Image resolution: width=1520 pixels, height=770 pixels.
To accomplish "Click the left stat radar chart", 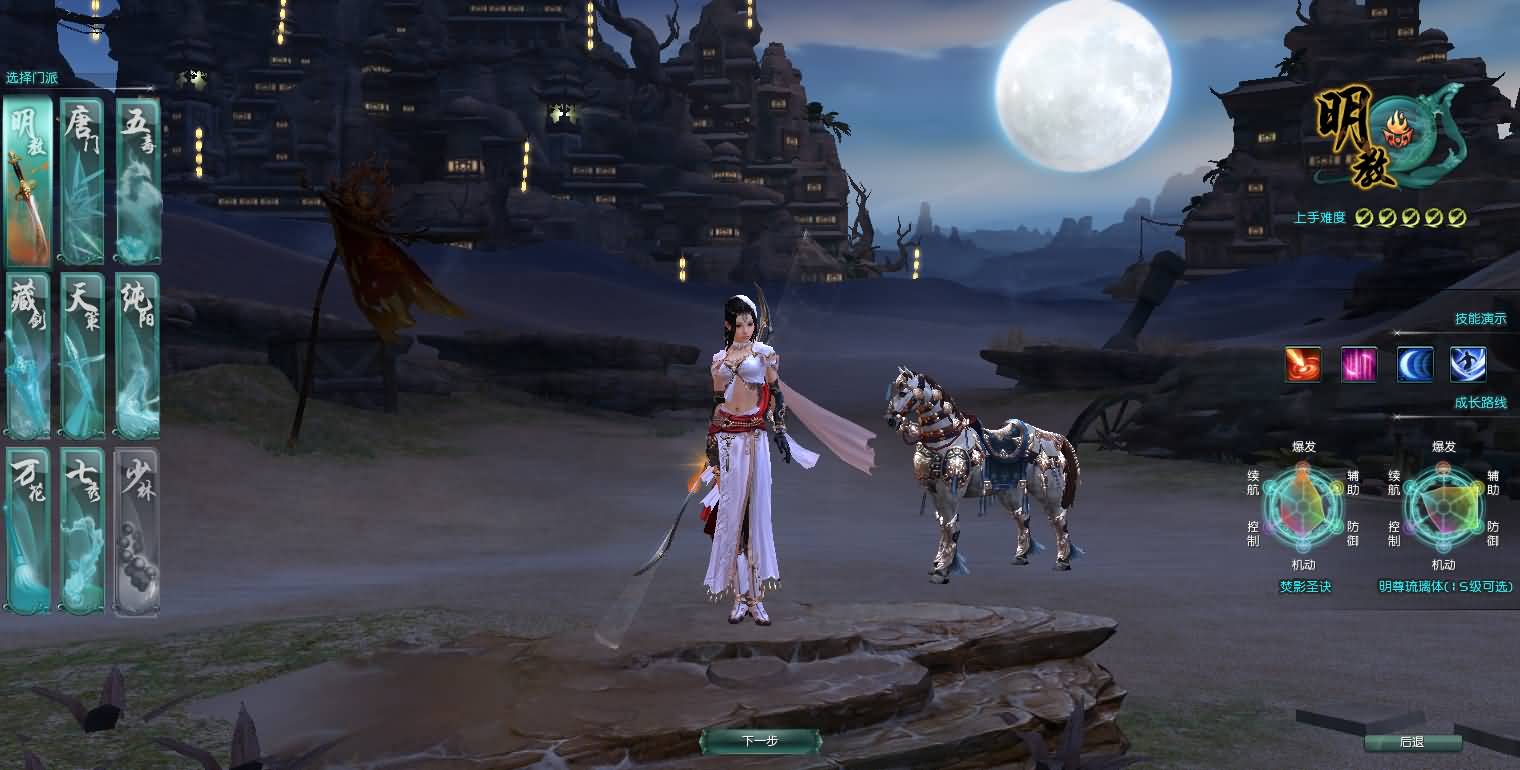I will tap(1302, 508).
